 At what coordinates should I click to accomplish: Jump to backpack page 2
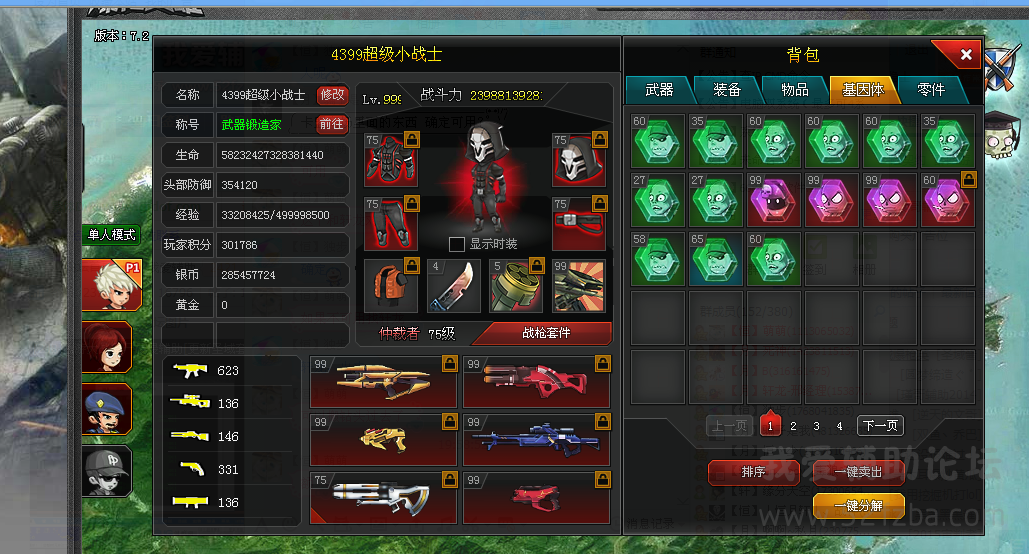tap(793, 426)
